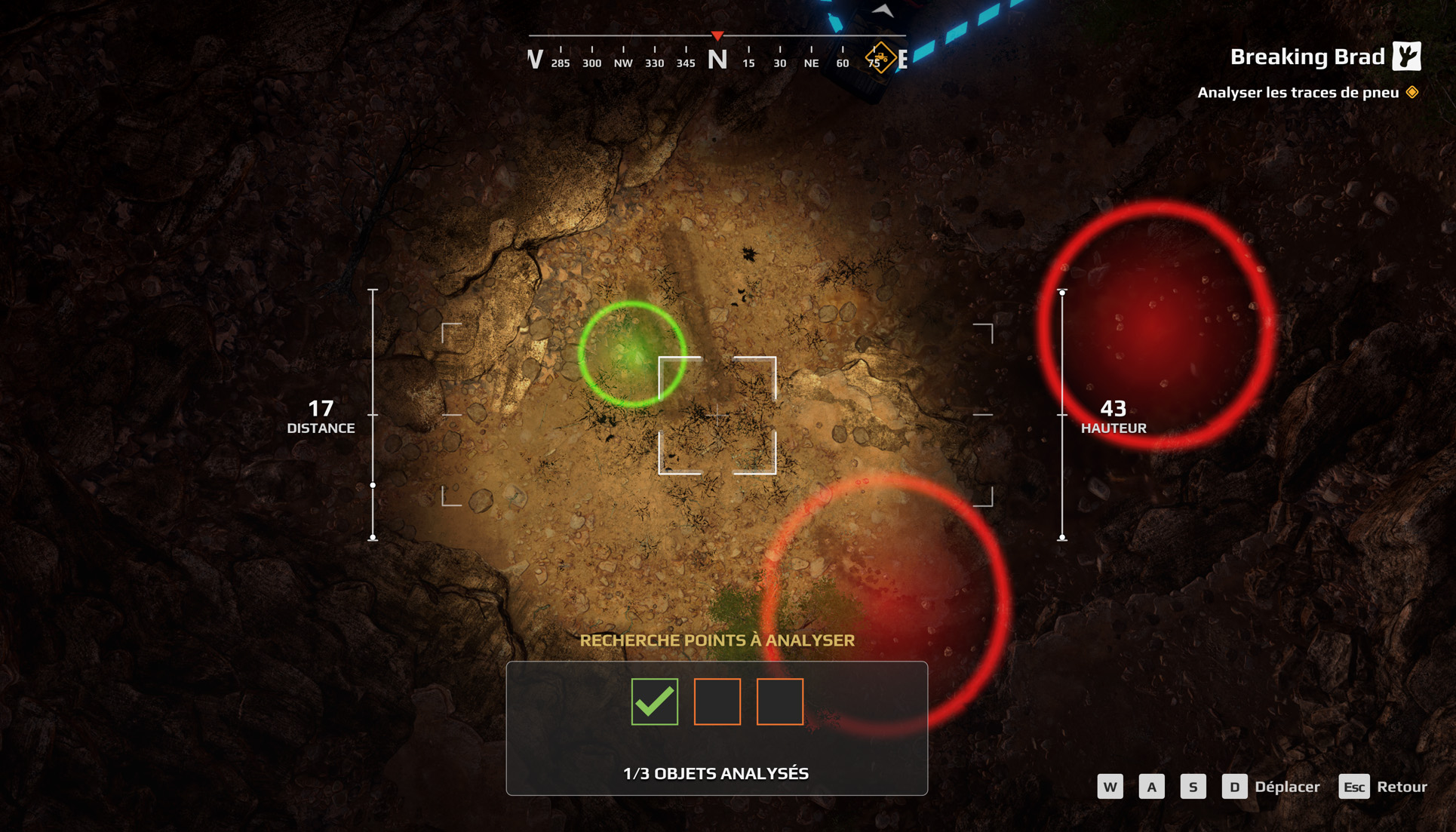Screen dimensions: 1456x832
Task: Click the Distance gauge handle
Action: [x=373, y=485]
